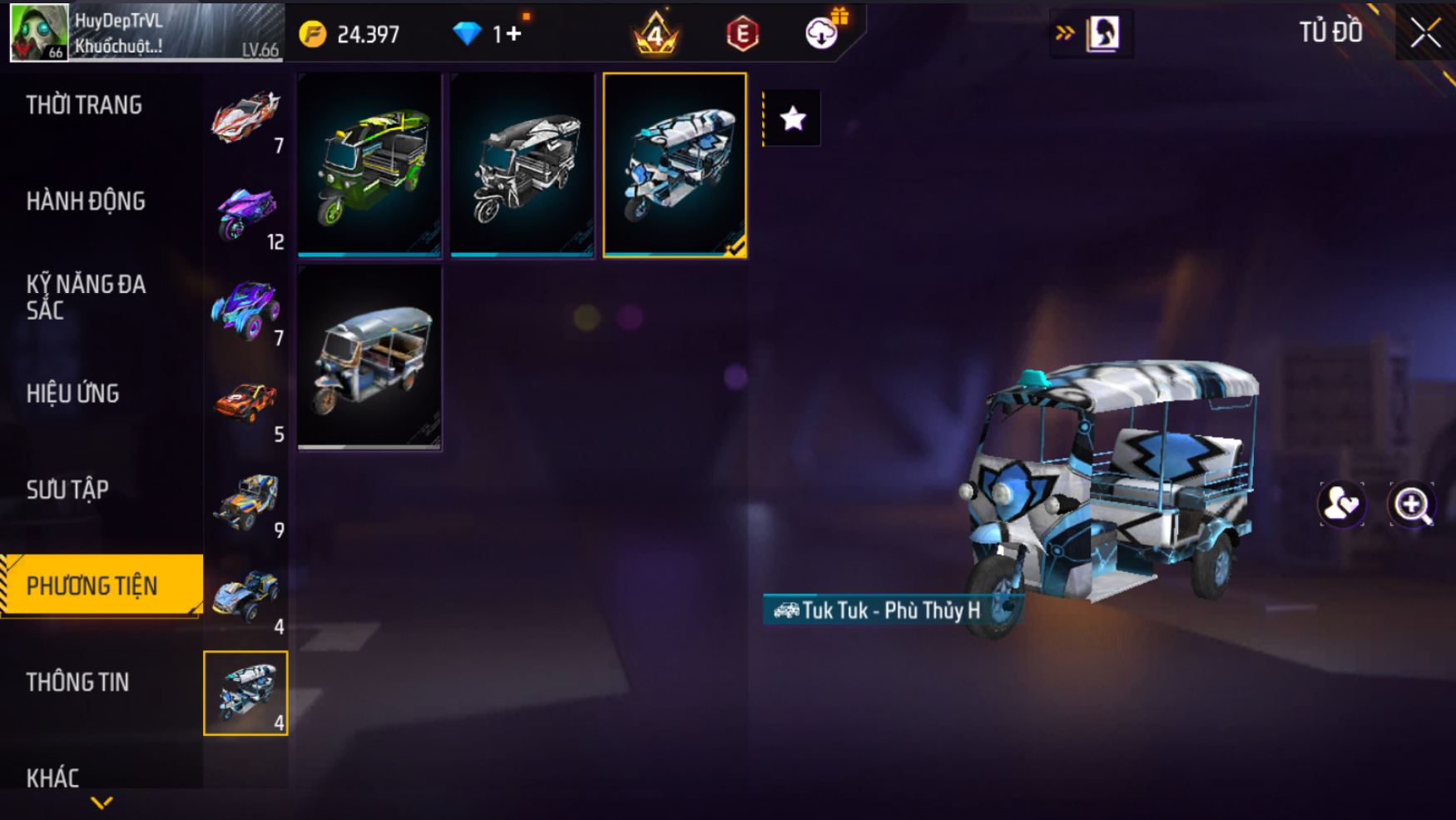Switch to the Khác category
This screenshot has width=1456, height=820.
(53, 778)
